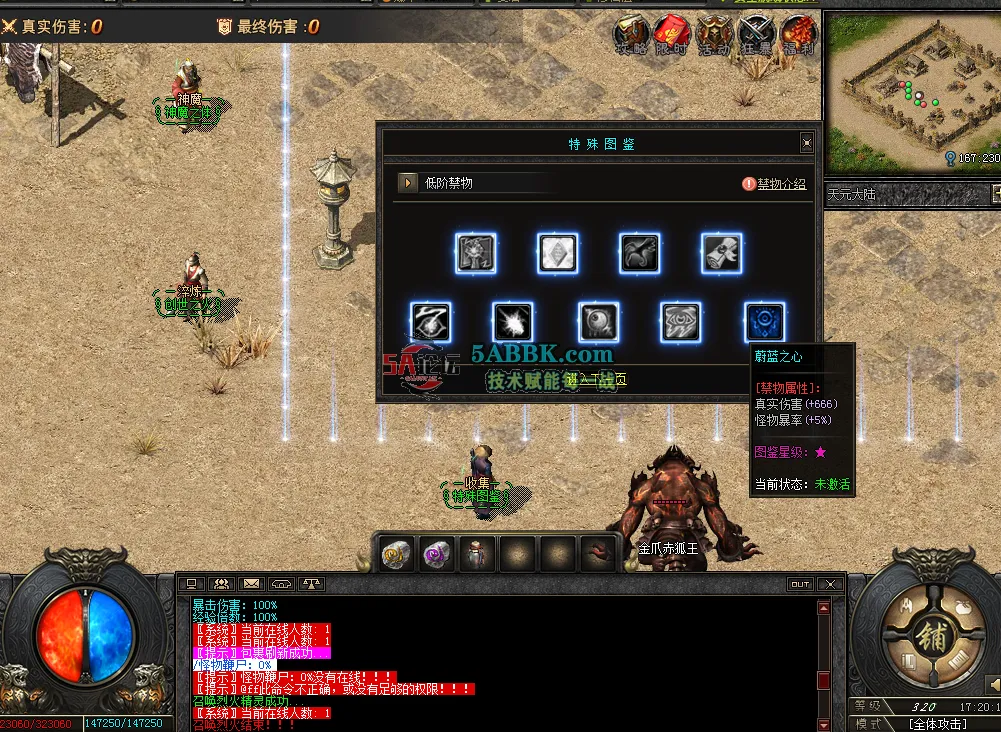
Task: Close the 特殊图鉴 window
Action: pos(807,144)
